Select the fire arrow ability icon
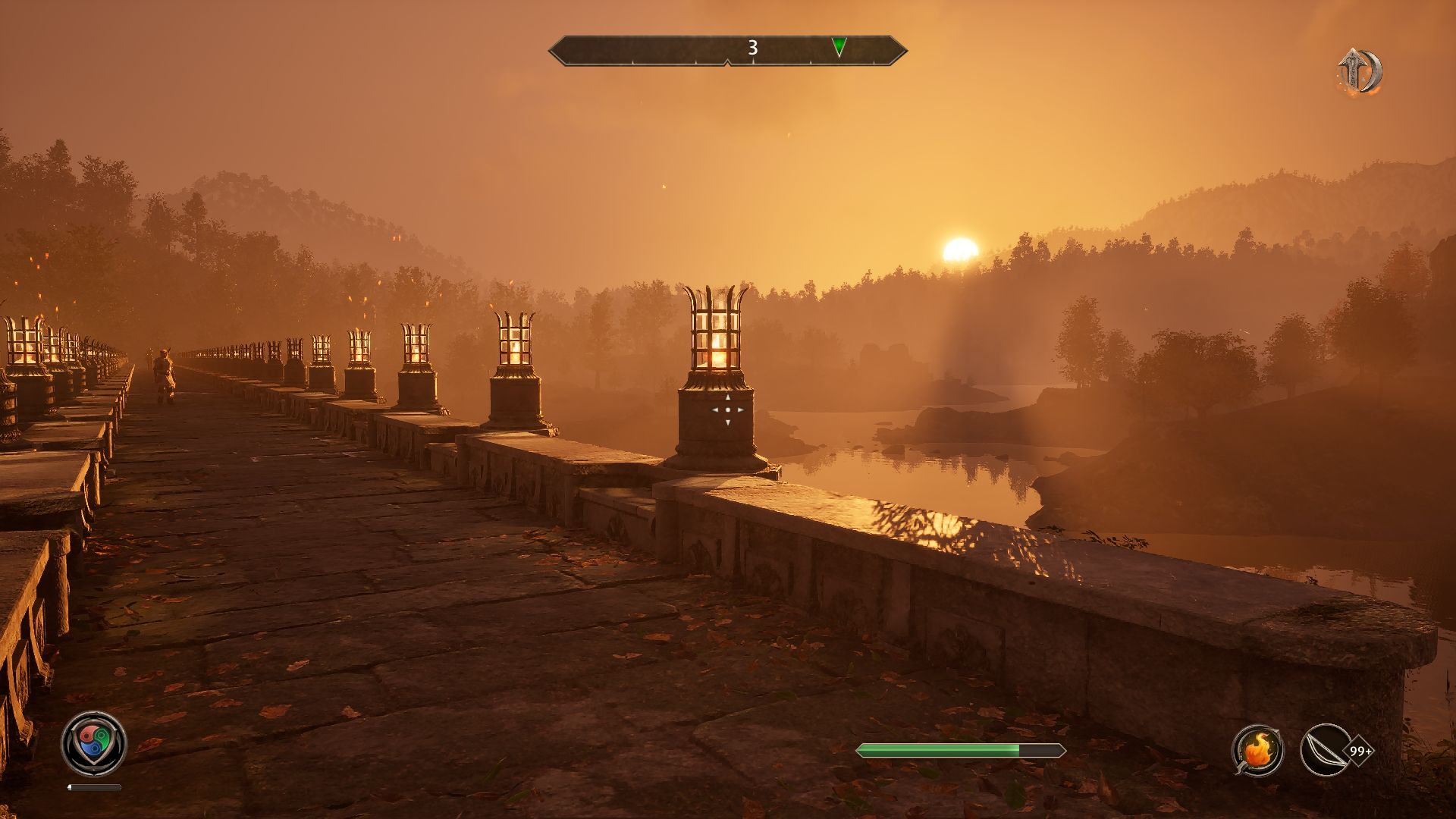1456x819 pixels. click(1257, 750)
